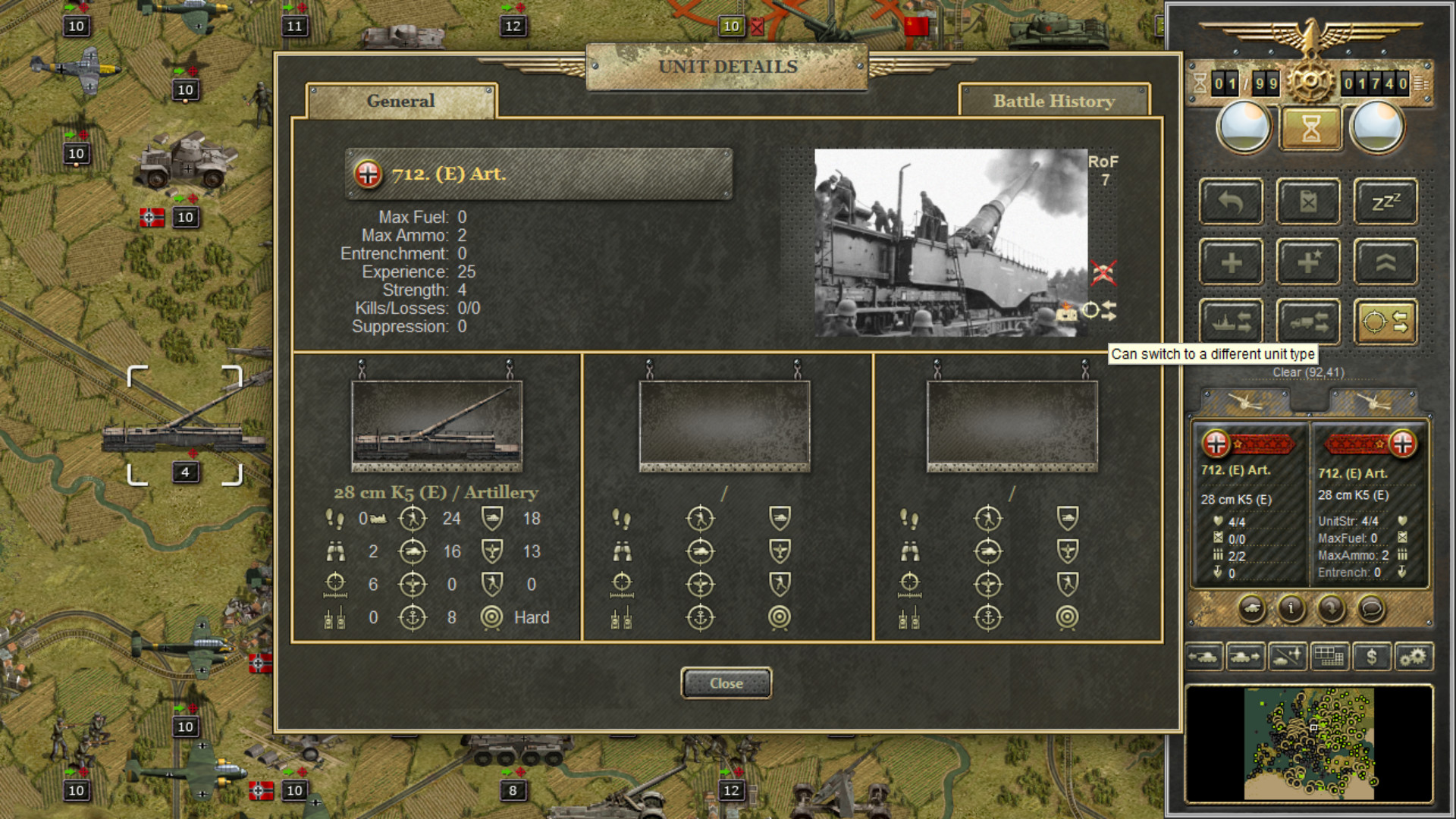
Task: Toggle the ground/air view button
Action: (1287, 657)
